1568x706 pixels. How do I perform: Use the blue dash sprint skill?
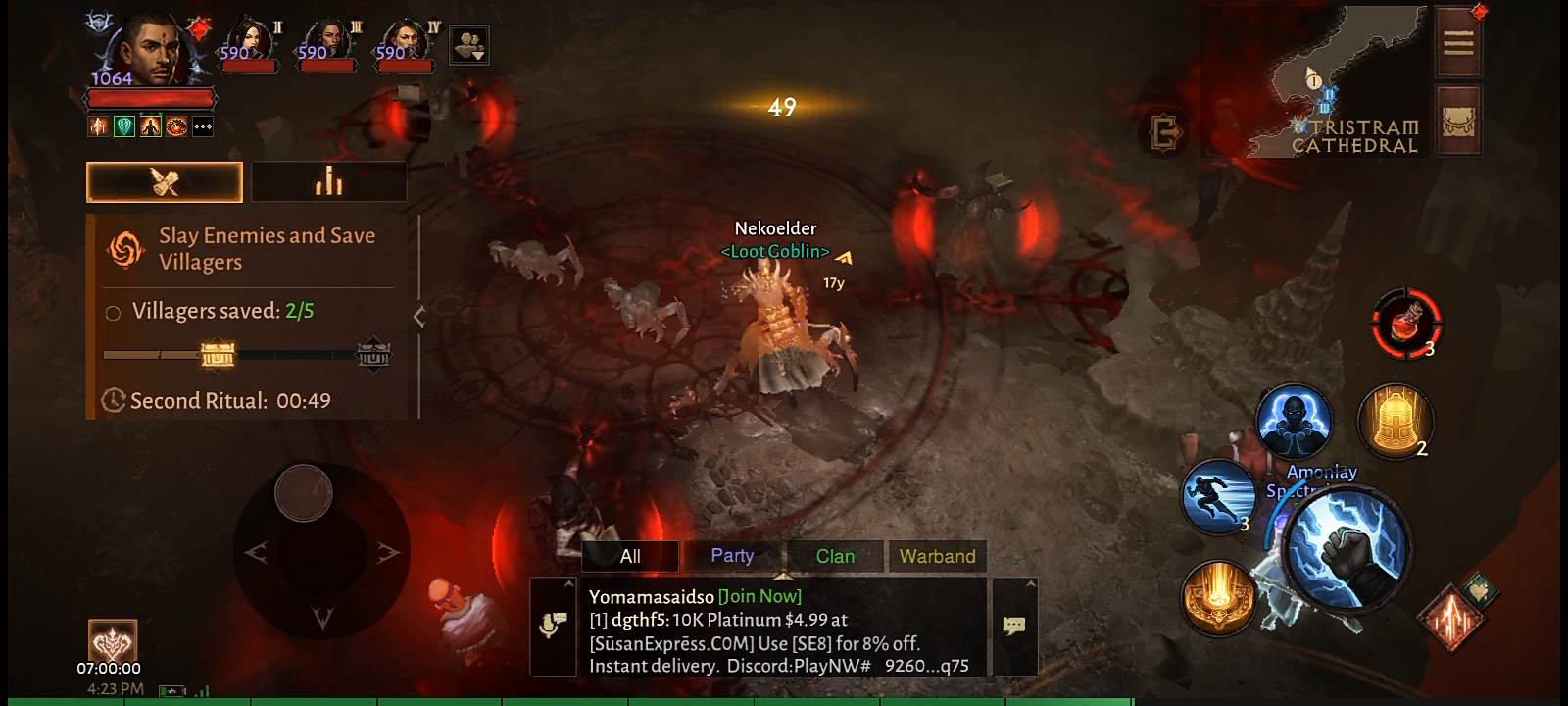(x=1218, y=495)
